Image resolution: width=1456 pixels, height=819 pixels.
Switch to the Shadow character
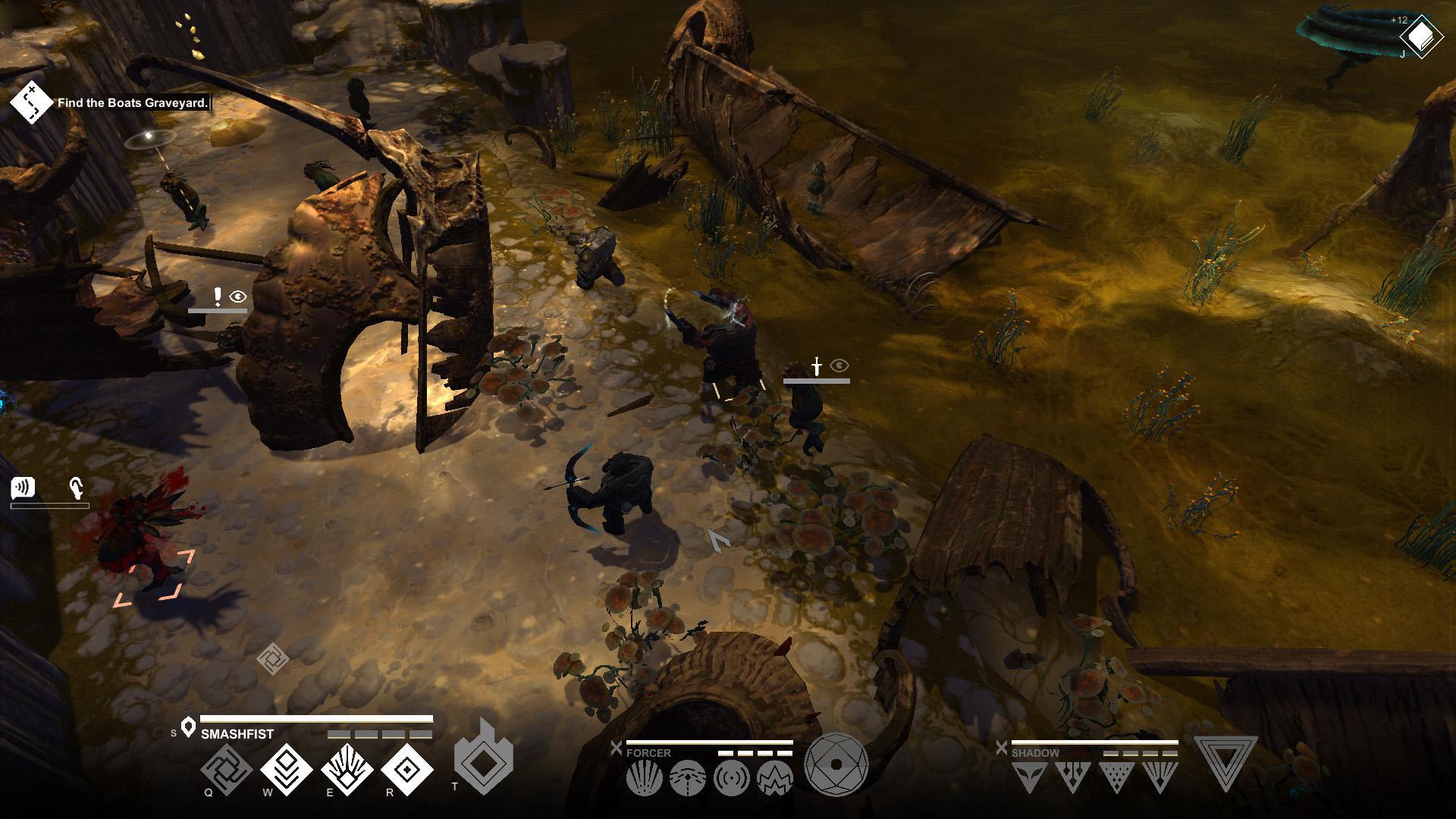click(x=1035, y=753)
